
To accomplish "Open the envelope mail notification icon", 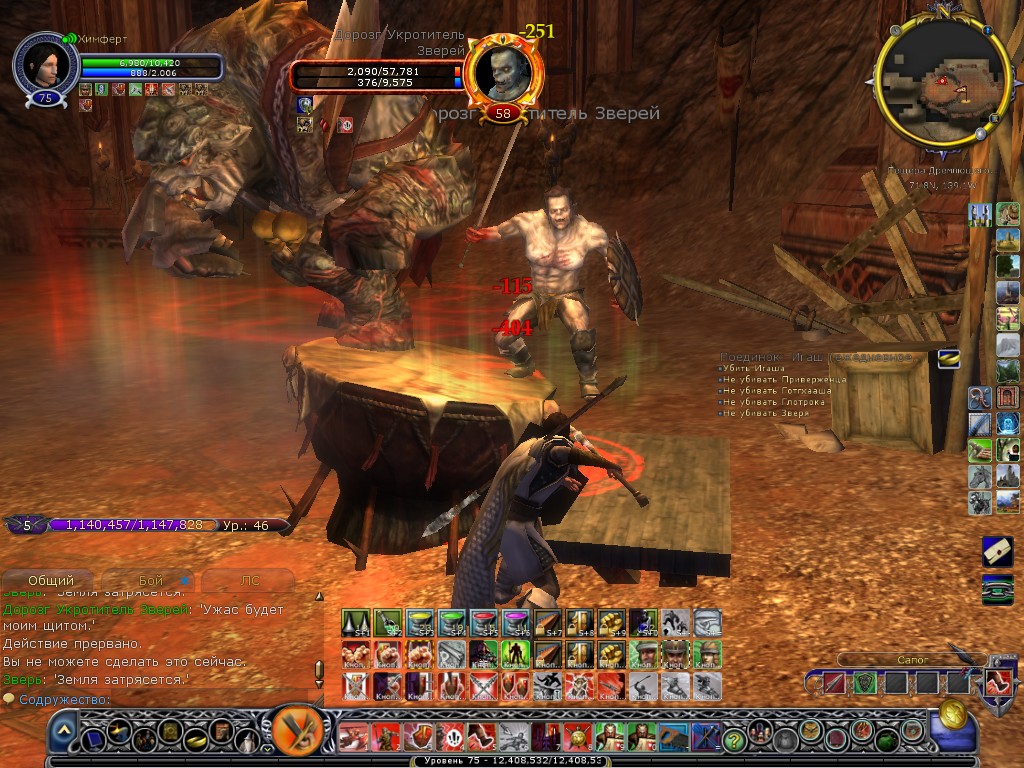I will click(x=997, y=551).
